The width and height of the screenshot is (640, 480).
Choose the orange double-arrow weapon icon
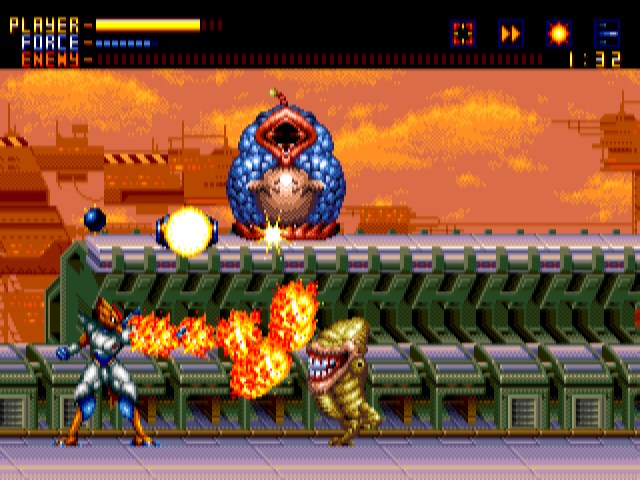pyautogui.click(x=510, y=33)
